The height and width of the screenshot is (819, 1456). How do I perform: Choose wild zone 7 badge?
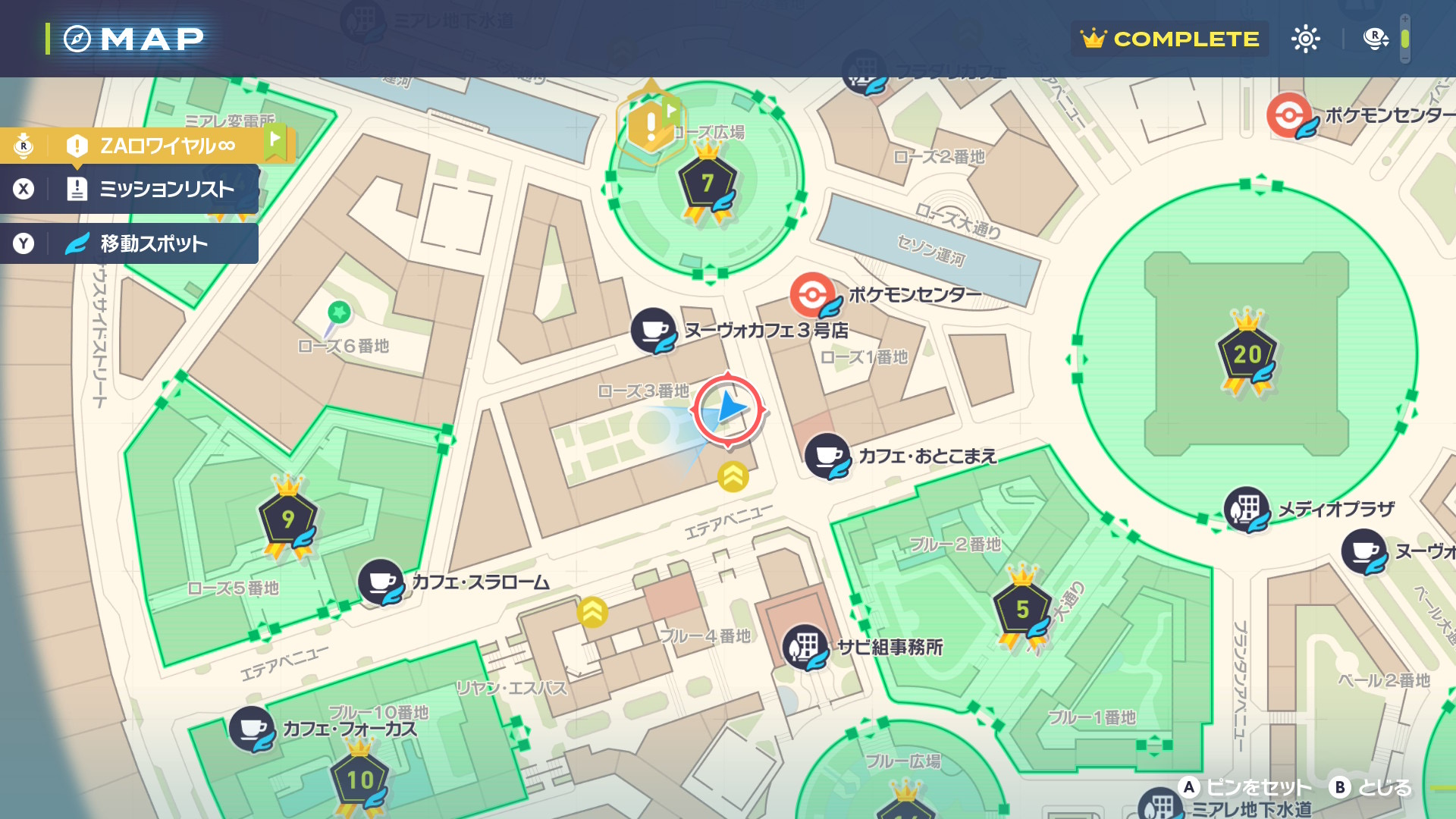point(707,184)
